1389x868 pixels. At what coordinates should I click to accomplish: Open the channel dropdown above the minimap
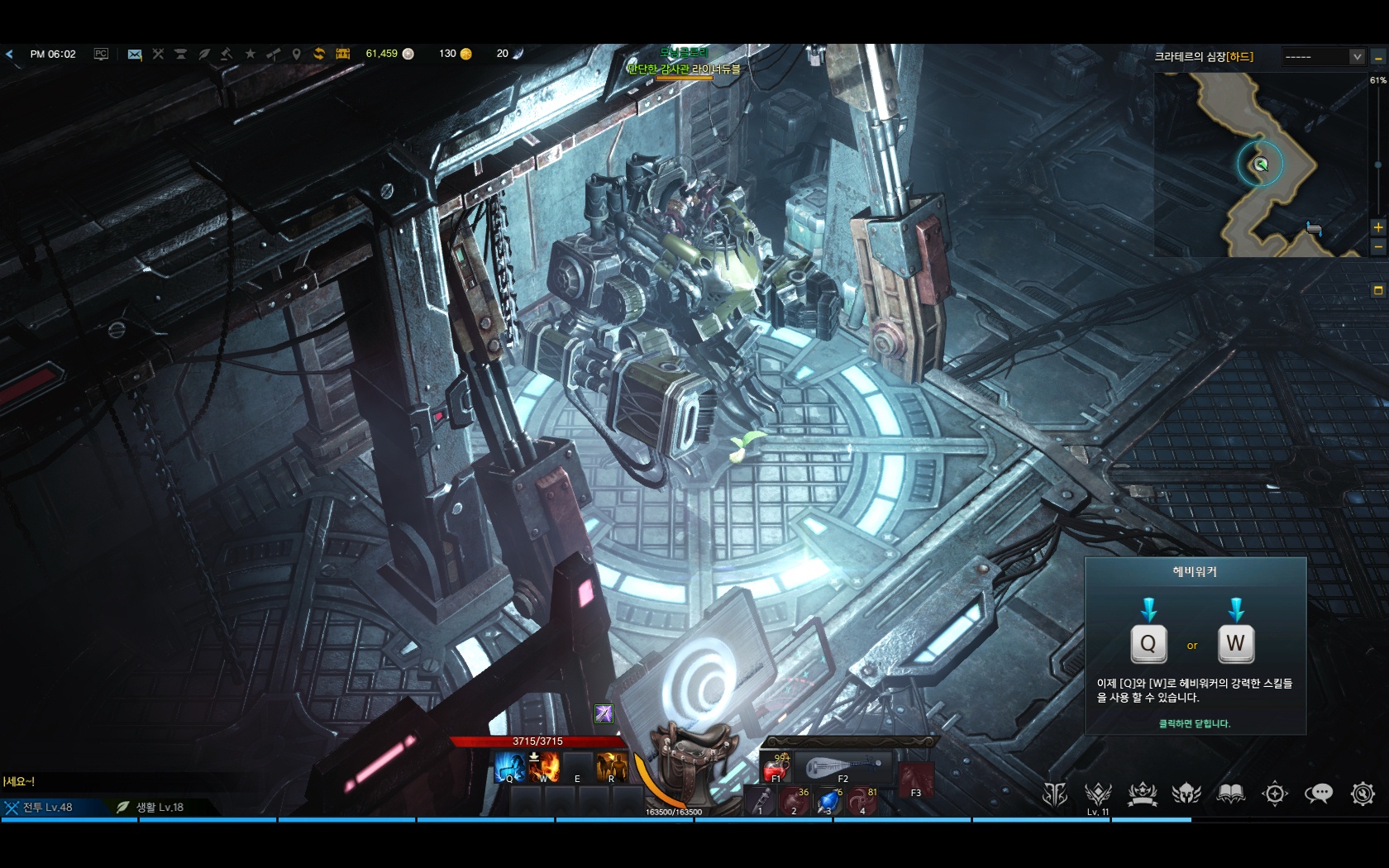pyautogui.click(x=1357, y=56)
